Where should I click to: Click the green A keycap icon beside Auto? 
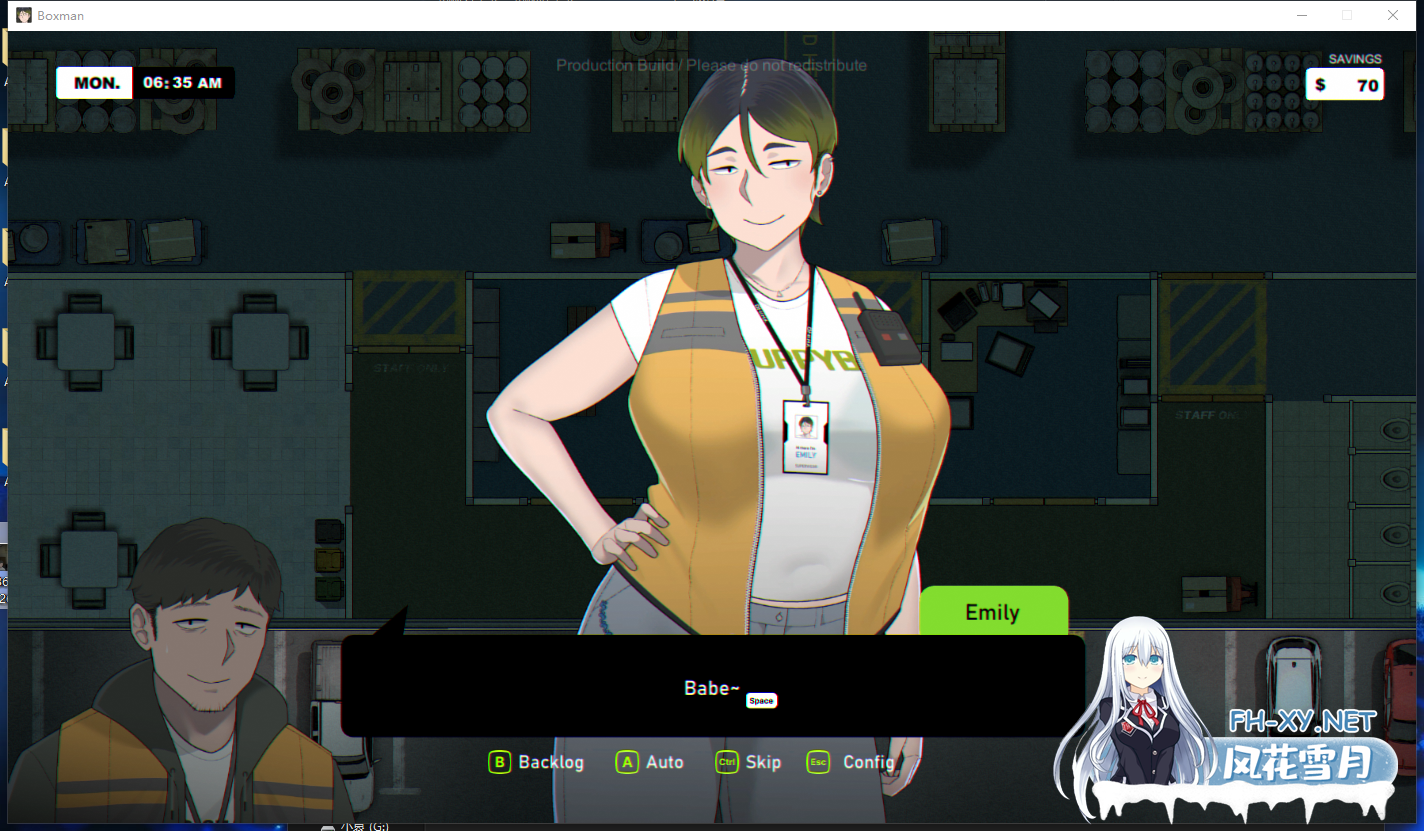[x=626, y=762]
